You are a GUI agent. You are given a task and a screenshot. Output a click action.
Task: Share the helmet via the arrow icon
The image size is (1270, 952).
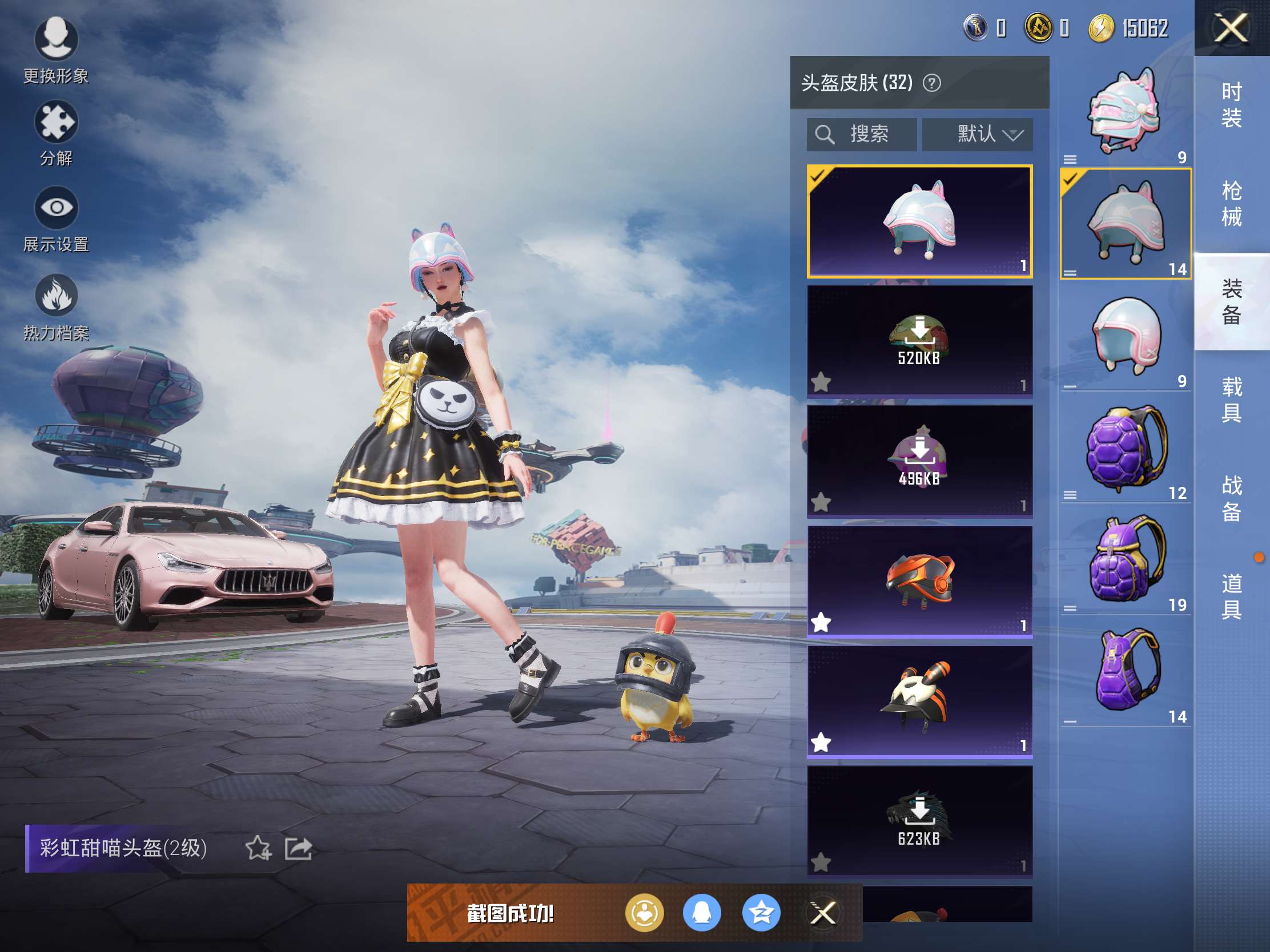[x=299, y=848]
